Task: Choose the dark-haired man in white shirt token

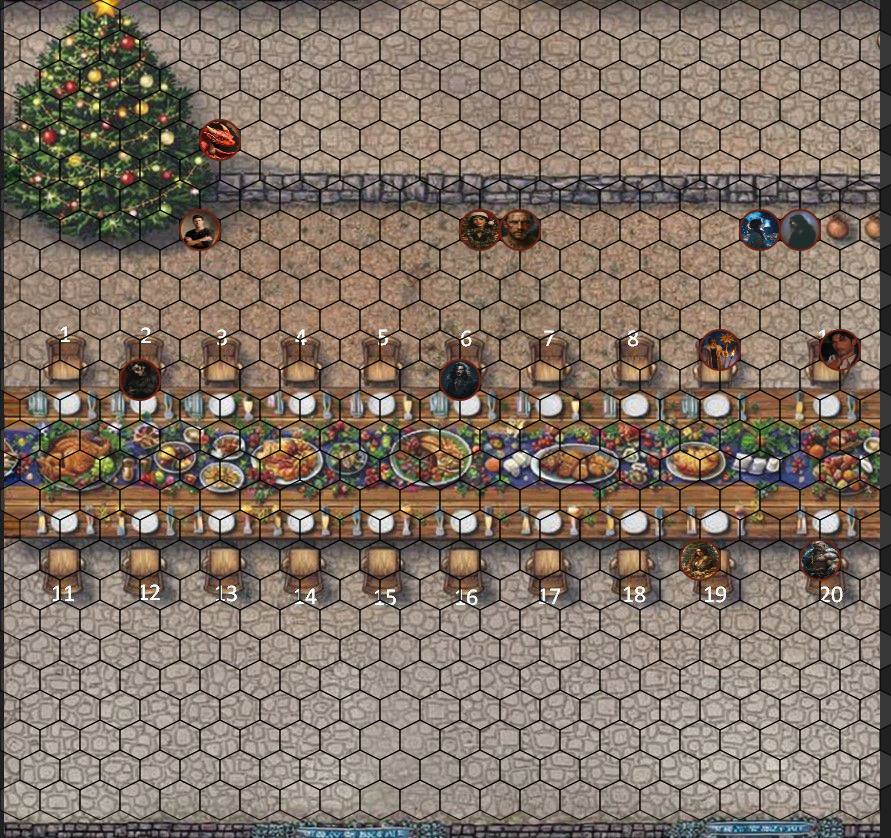Action: point(840,349)
